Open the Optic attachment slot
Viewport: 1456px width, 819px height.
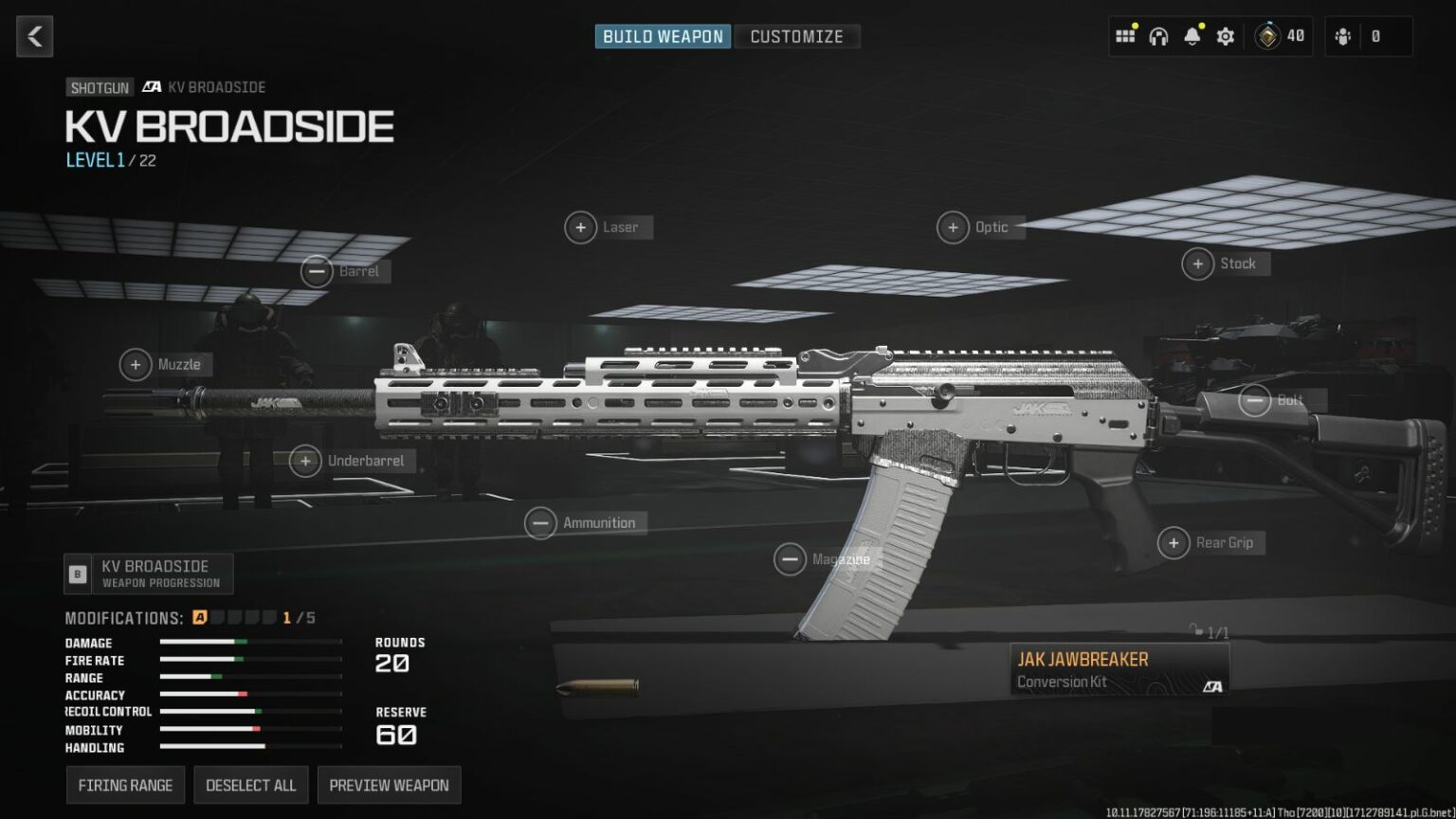(x=954, y=227)
